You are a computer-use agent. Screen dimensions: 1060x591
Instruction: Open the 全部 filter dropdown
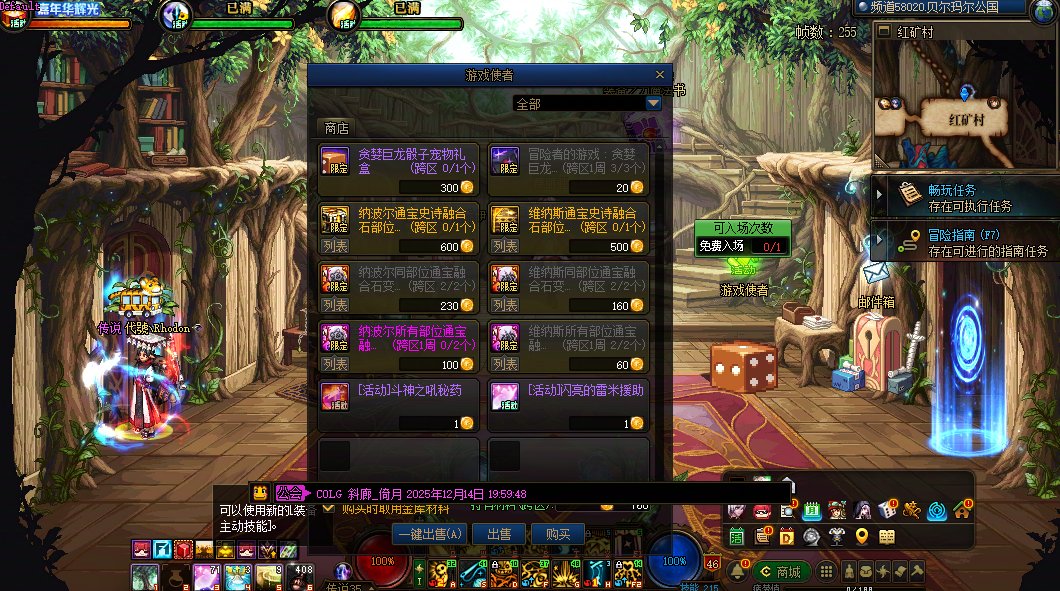click(653, 103)
